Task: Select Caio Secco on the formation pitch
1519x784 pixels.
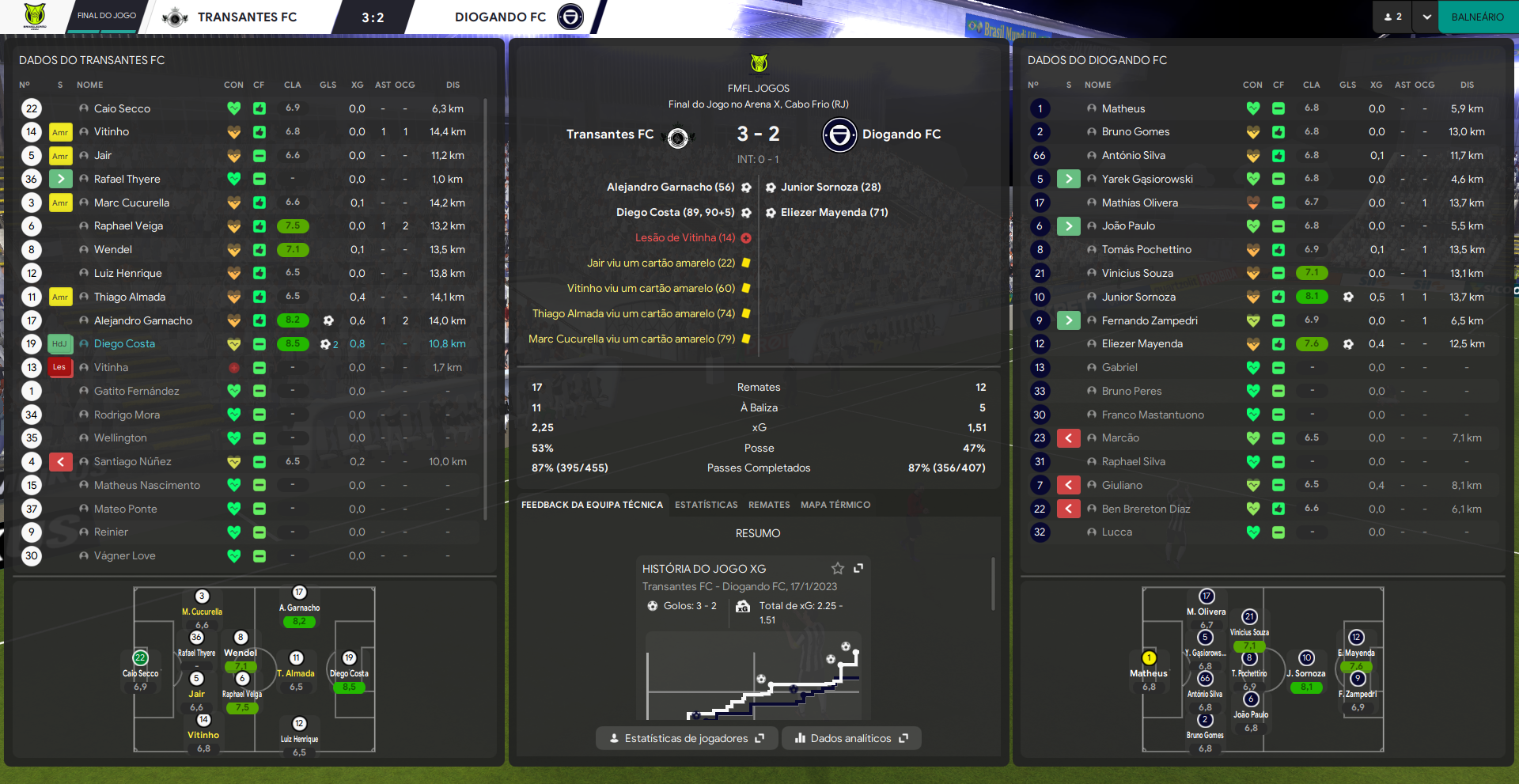Action: coord(140,658)
